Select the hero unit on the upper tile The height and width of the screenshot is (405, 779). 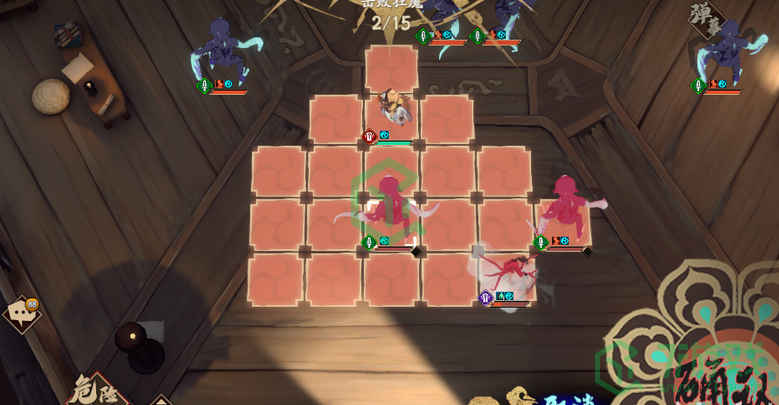(393, 108)
